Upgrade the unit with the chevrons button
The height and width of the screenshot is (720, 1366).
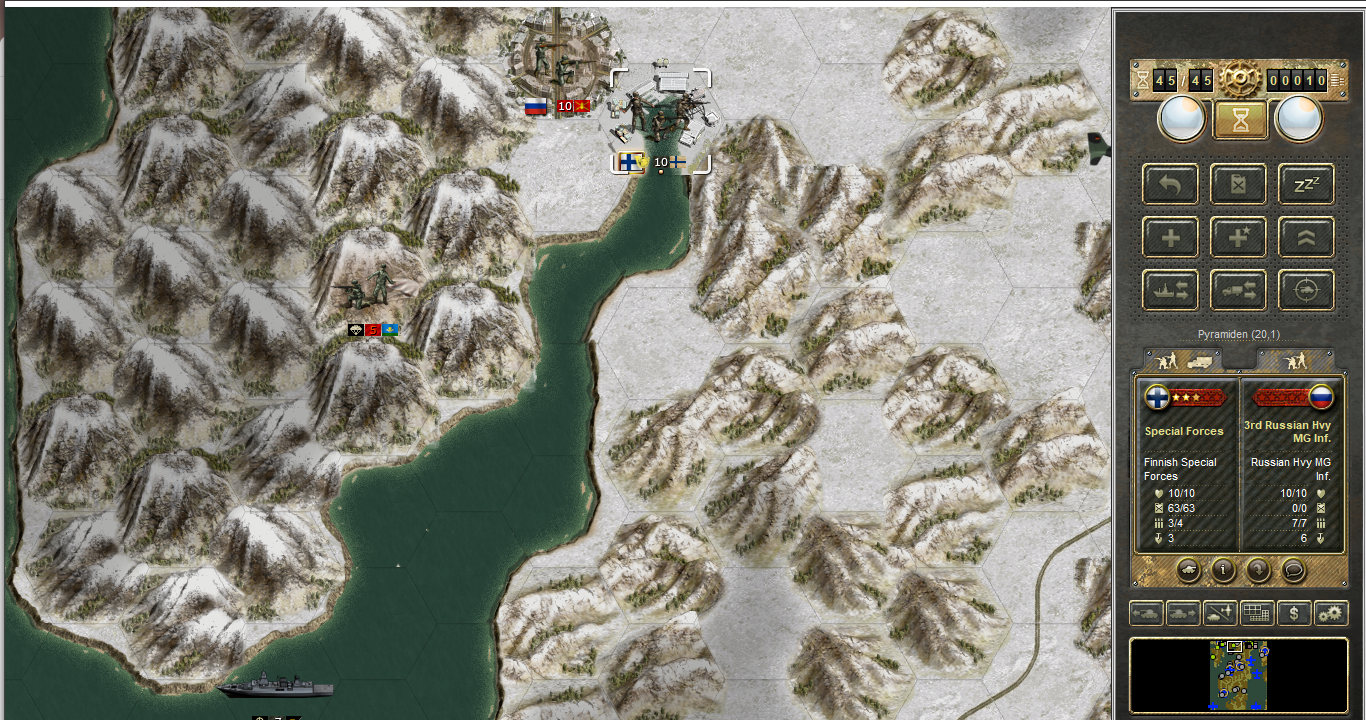pos(1306,237)
